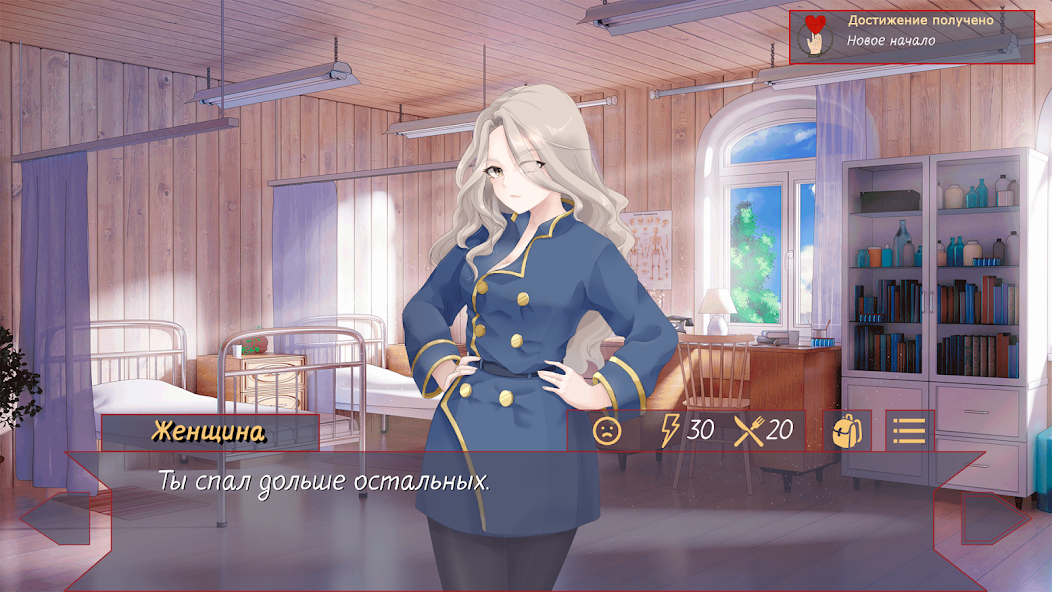
Task: Open the backpack inventory
Action: click(847, 431)
